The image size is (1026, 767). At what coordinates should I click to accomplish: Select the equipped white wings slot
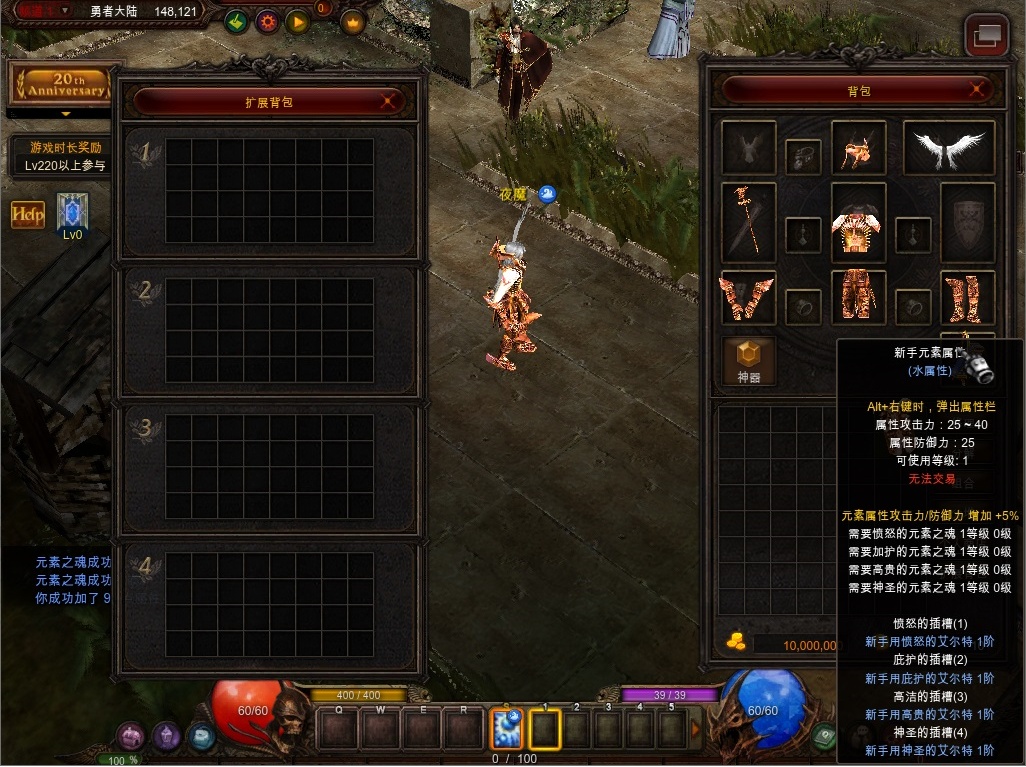pyautogui.click(x=948, y=148)
